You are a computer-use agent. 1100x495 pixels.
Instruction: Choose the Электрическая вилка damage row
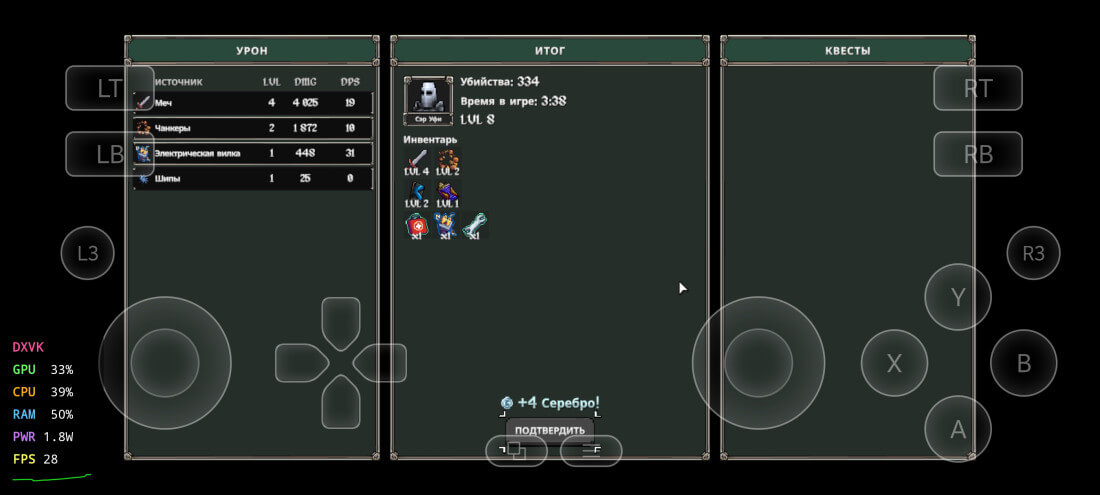click(x=254, y=153)
